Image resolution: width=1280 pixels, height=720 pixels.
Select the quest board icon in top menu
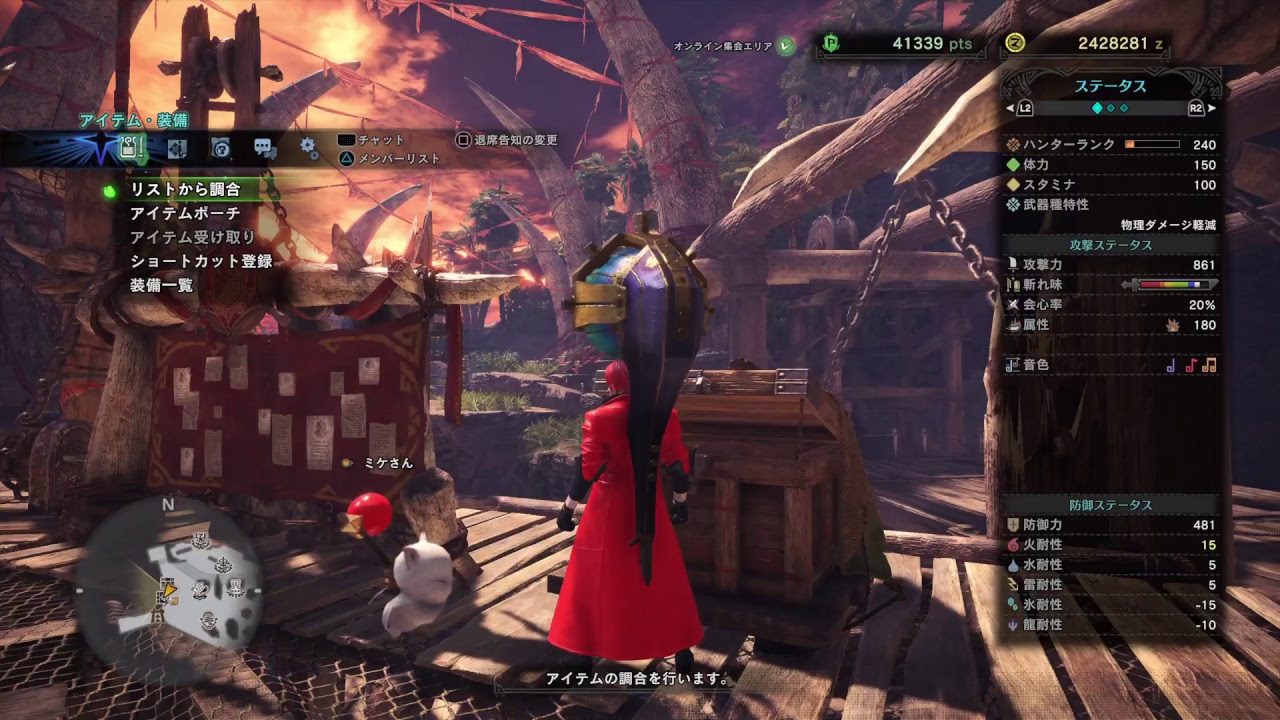tap(177, 147)
